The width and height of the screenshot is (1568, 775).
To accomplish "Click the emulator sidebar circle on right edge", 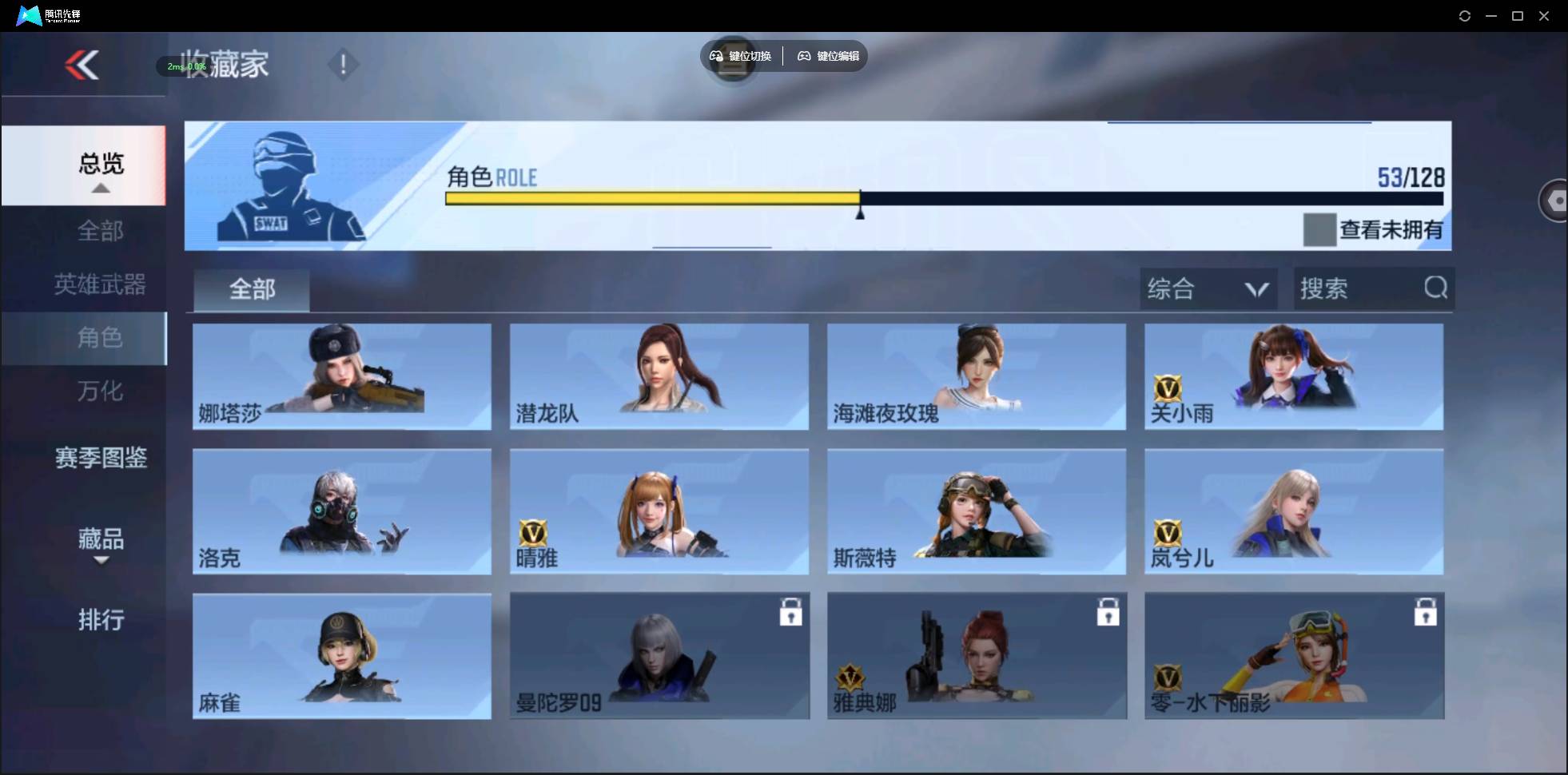I will click(x=1555, y=200).
